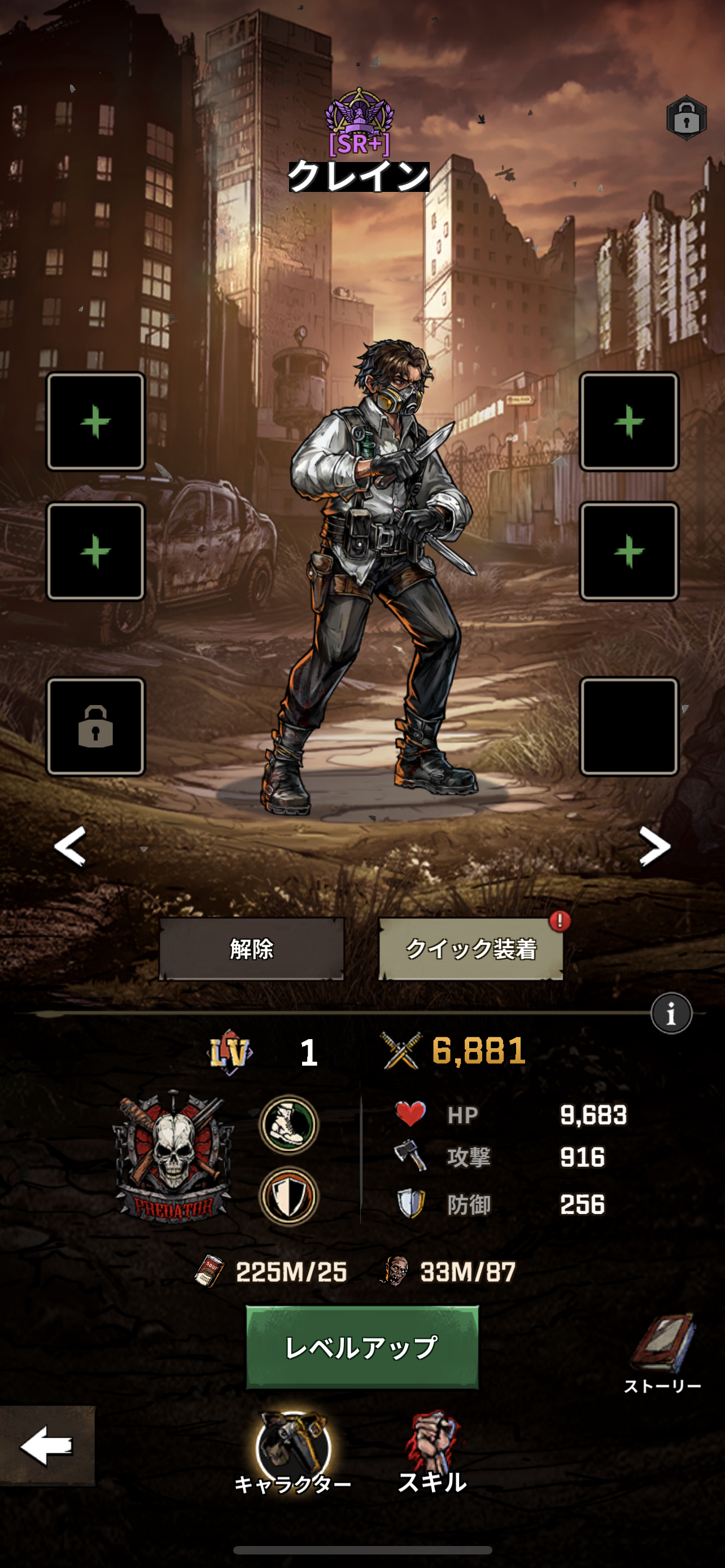Select the クイック装着 quick-equip button
This screenshot has height=1568, width=725.
[x=470, y=948]
